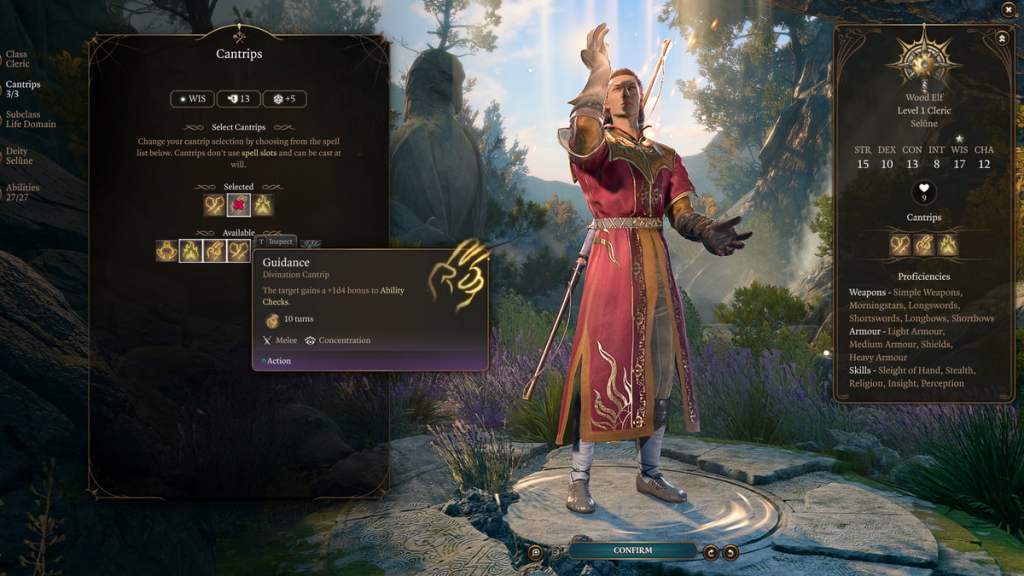
Task: Go to the Deity Selûne section
Action: click(19, 155)
